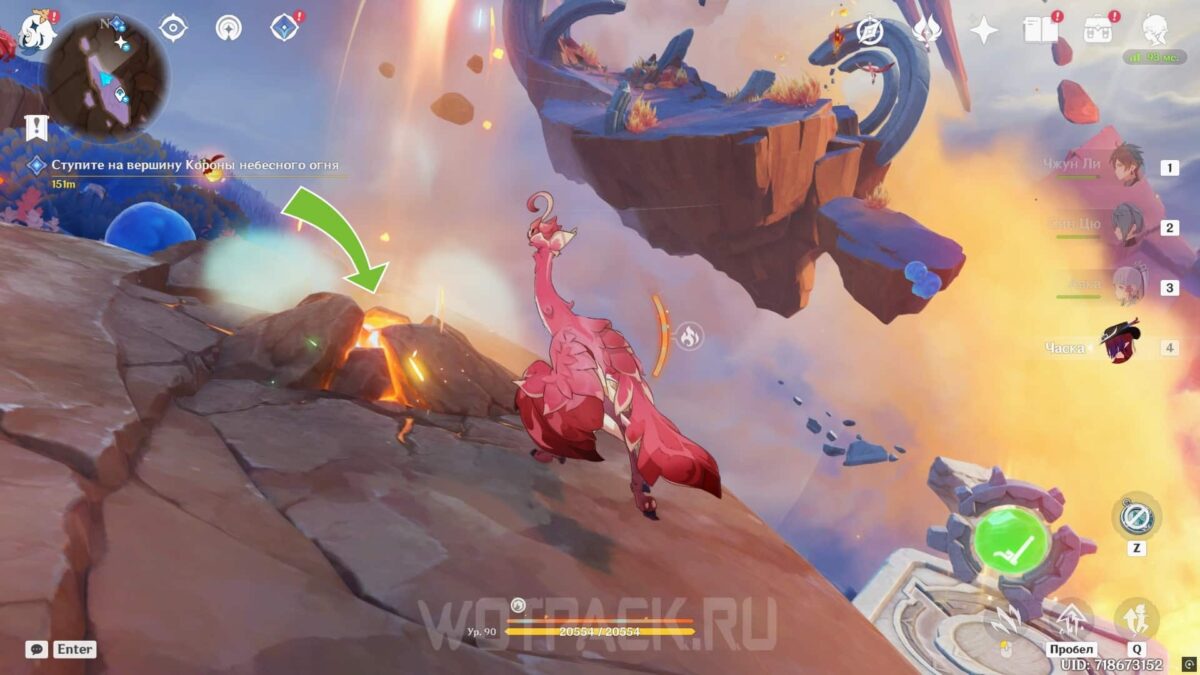The image size is (1200, 675).
Task: Open the Adventurer Handbook book icon
Action: (x=1040, y=30)
